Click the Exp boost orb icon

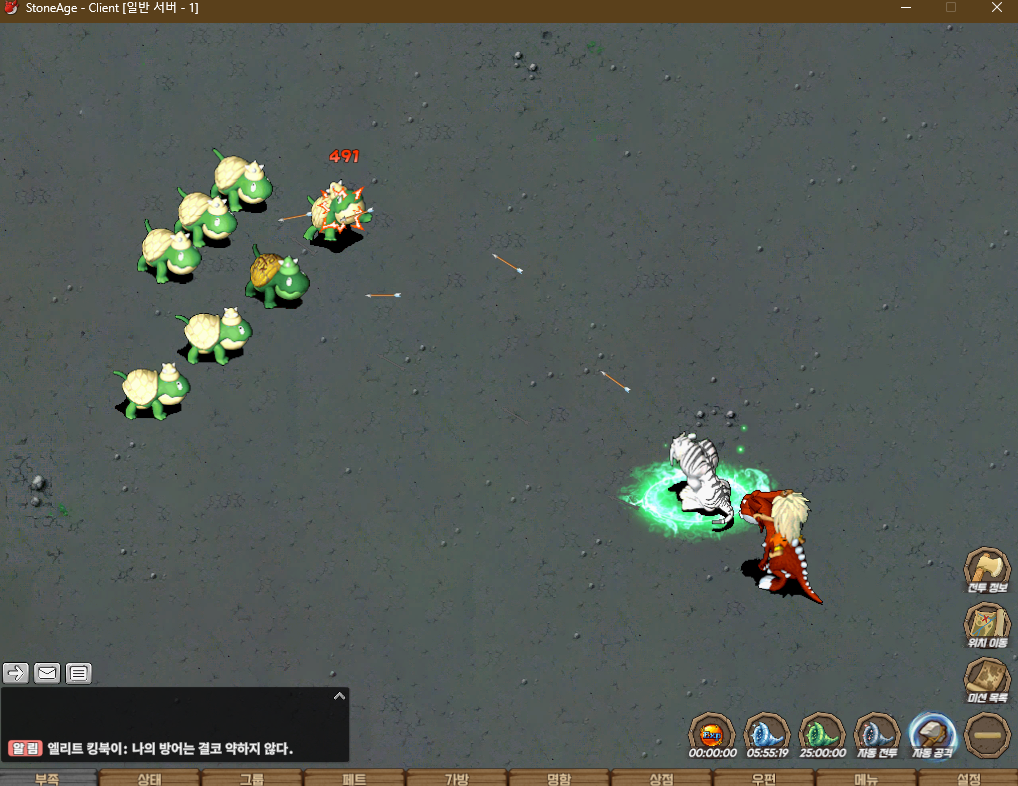pos(712,735)
